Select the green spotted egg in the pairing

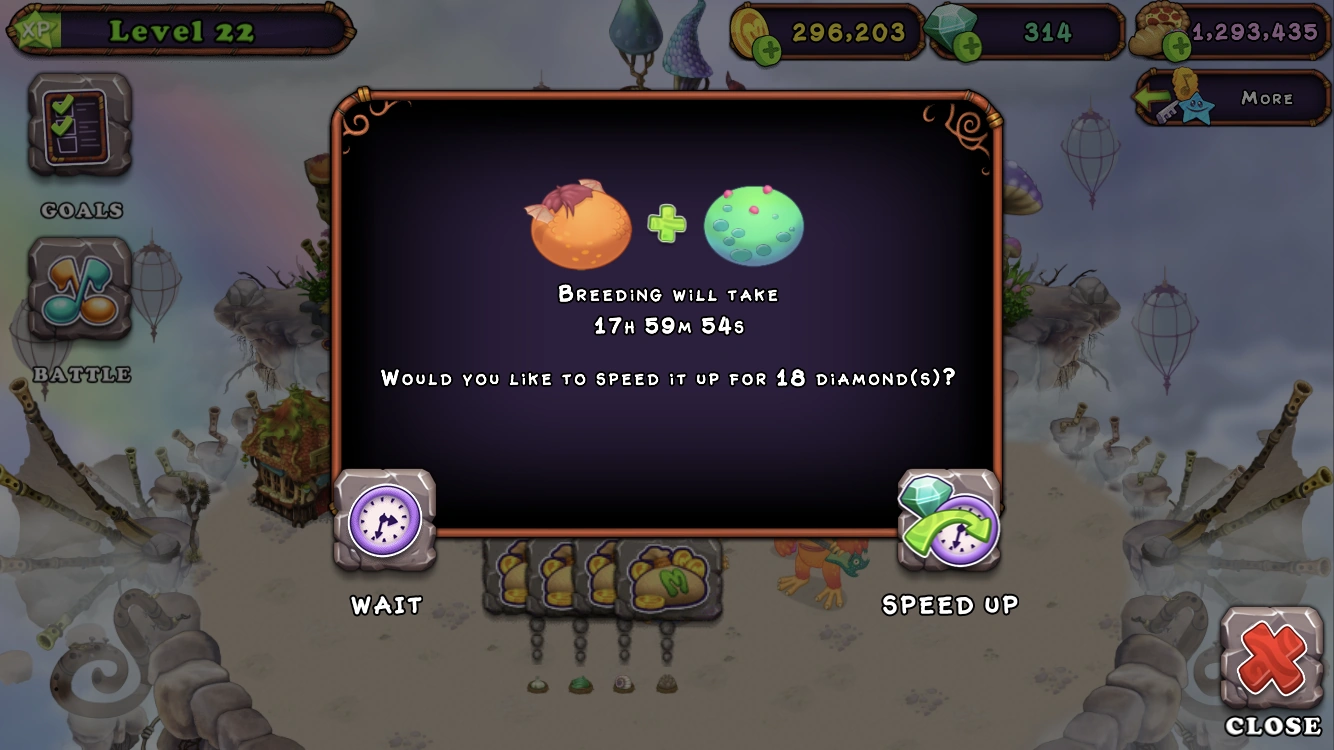point(756,226)
